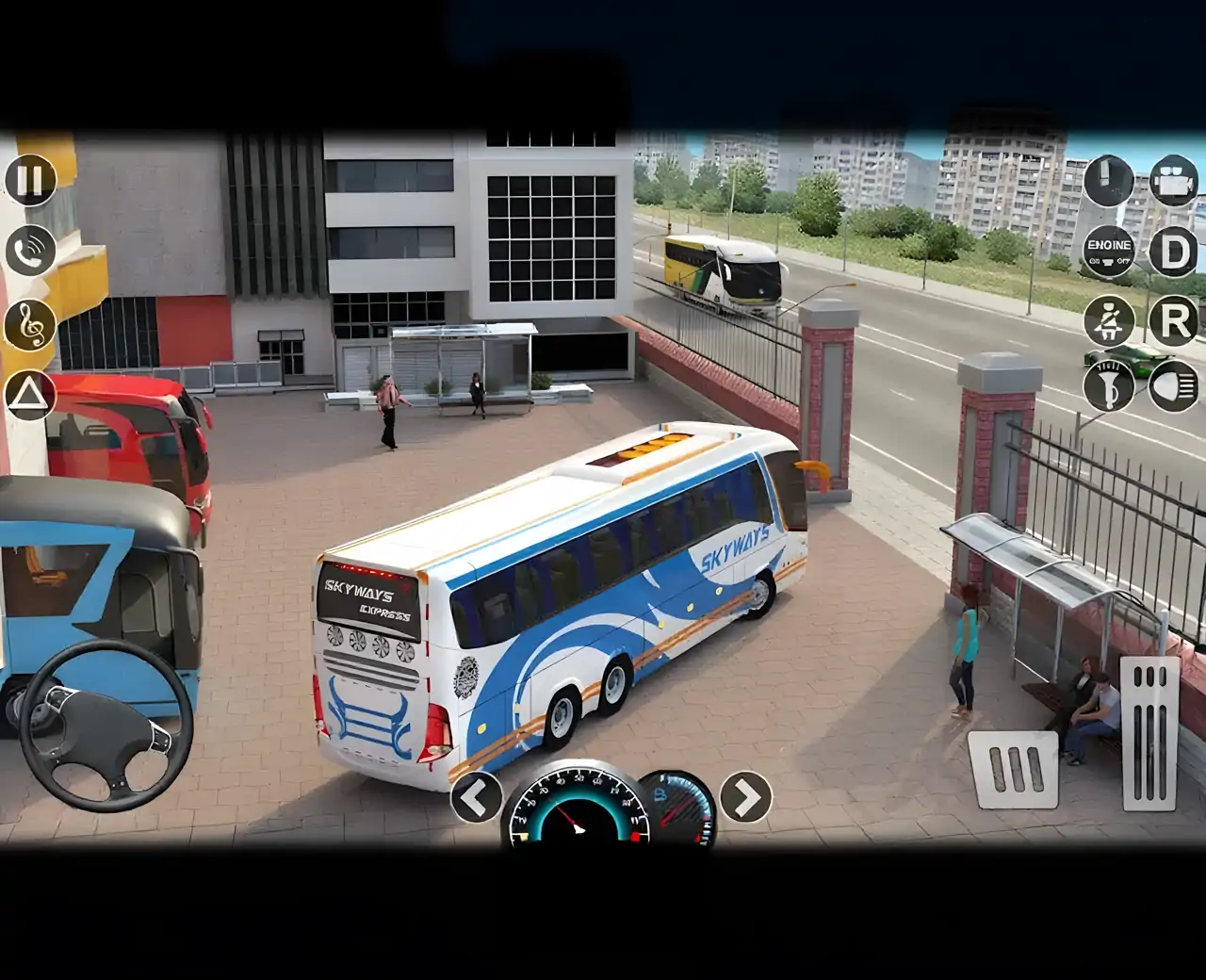Tap the exclamation mark button
The width and height of the screenshot is (1206, 980).
click(1109, 180)
